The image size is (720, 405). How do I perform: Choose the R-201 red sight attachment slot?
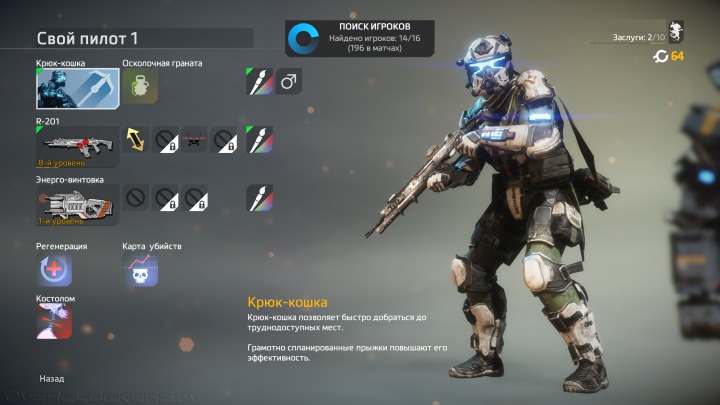(193, 139)
